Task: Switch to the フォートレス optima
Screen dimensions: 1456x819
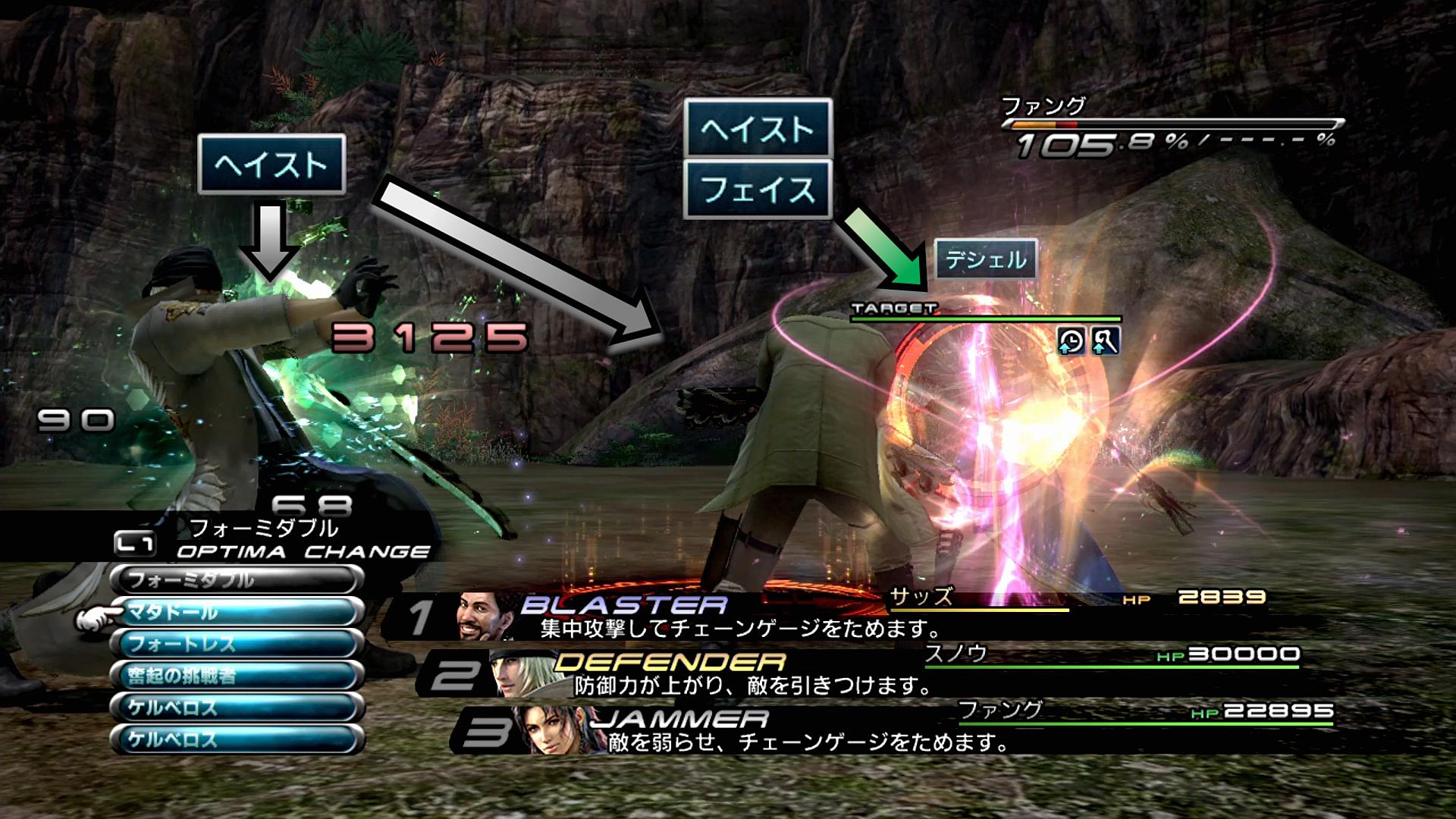Action: coord(237,645)
